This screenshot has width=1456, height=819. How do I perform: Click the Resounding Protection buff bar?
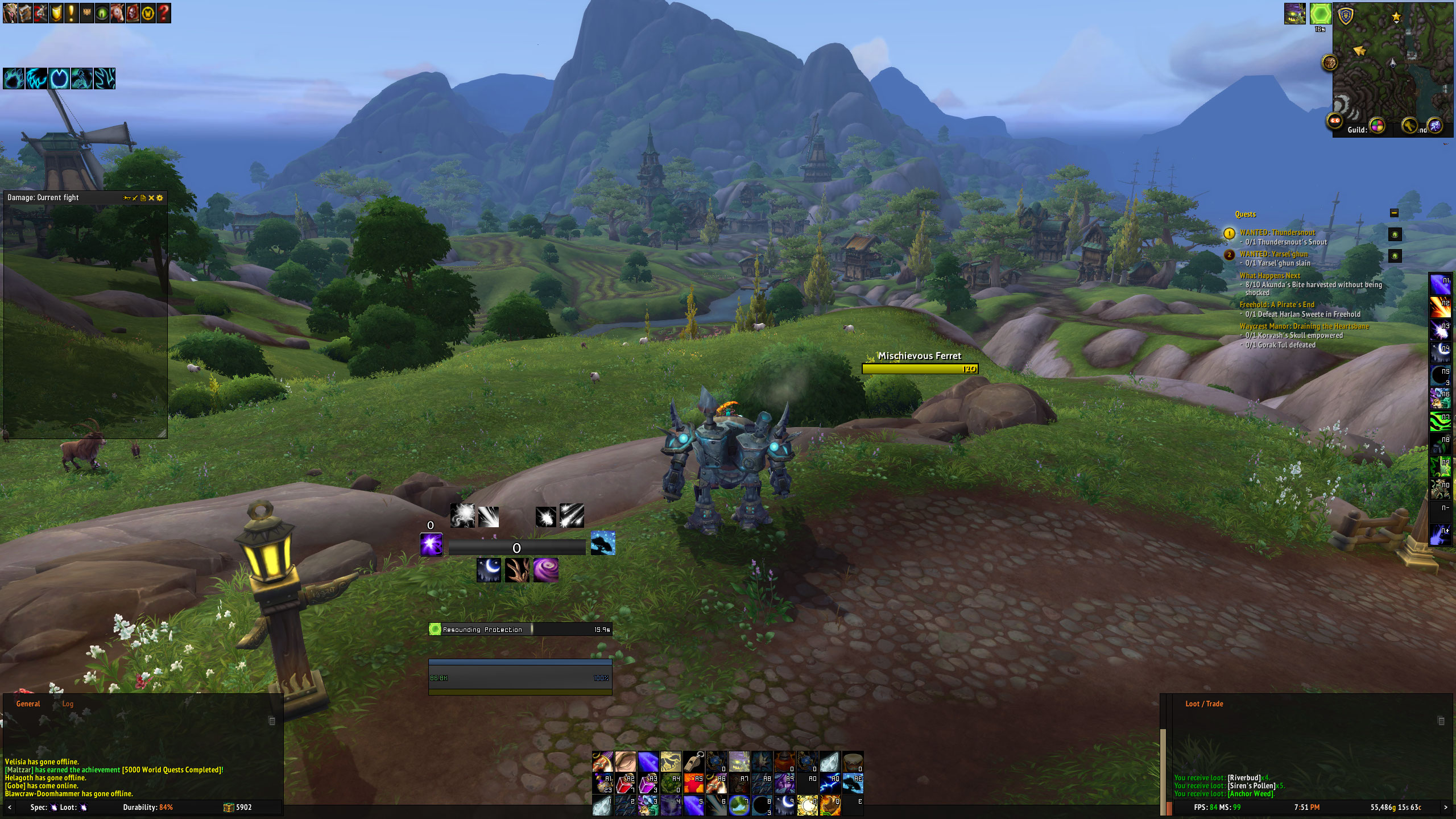[520, 629]
